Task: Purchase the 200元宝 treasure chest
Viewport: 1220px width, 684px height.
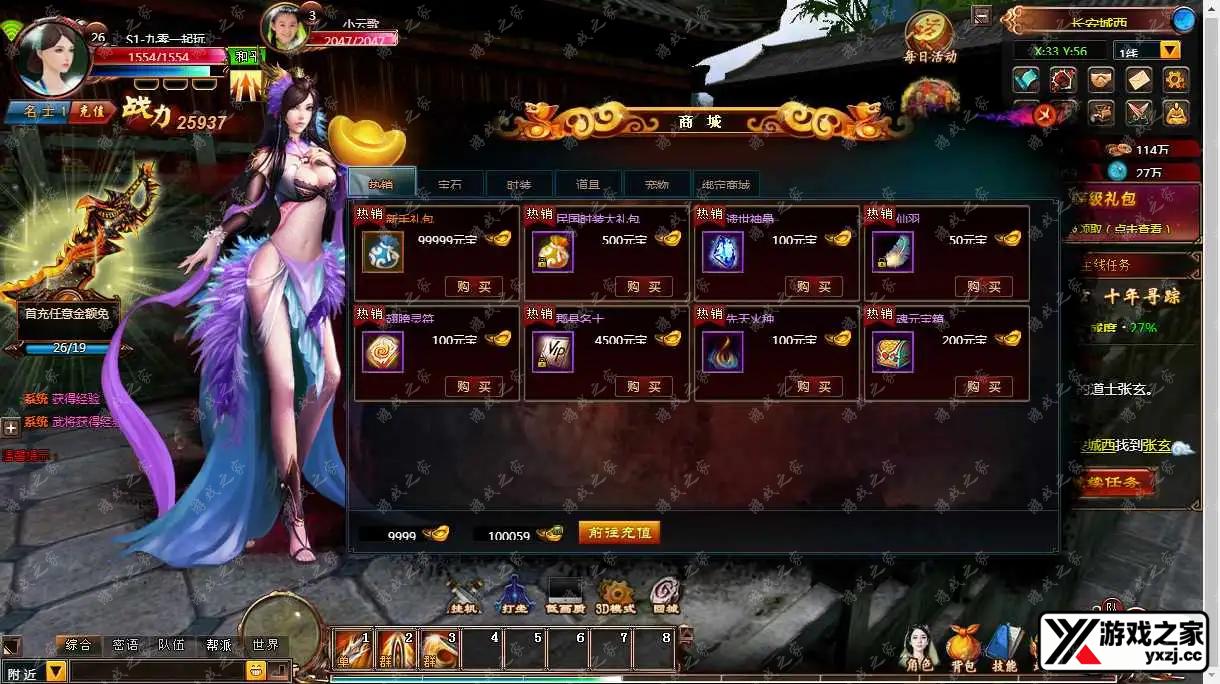Action: tap(983, 387)
